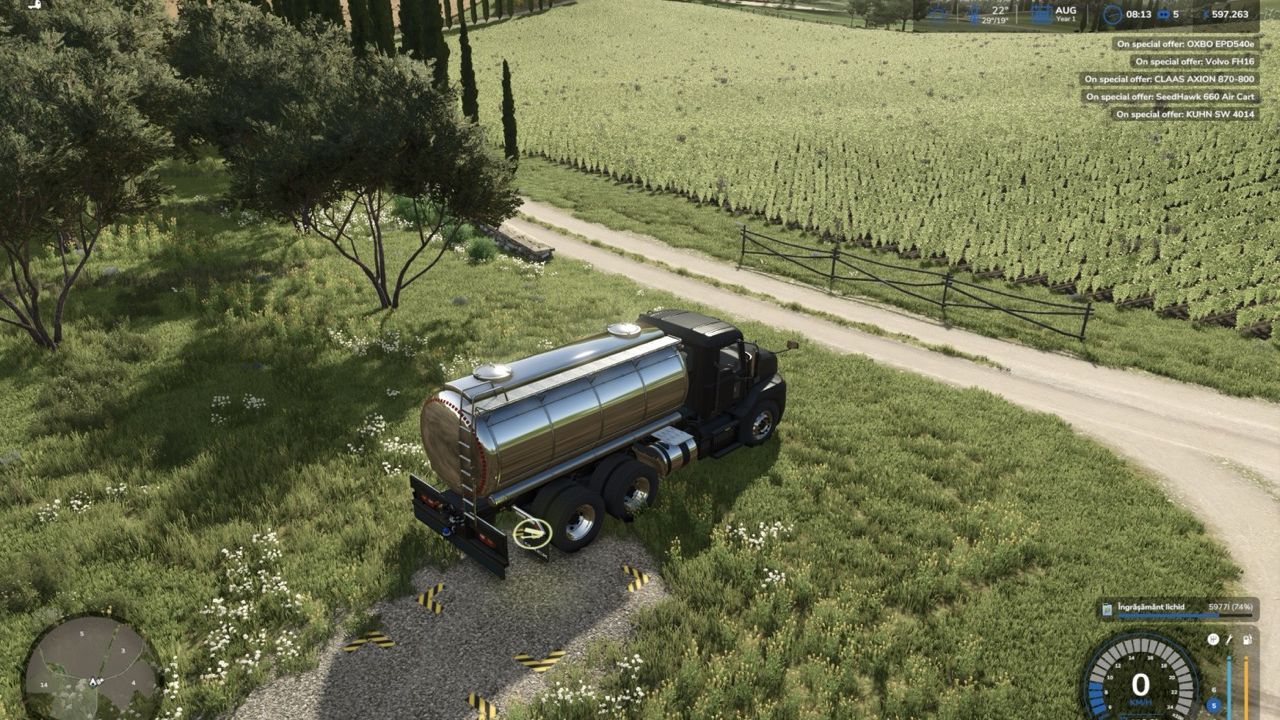Click the clock icon beside 08:13
This screenshot has height=720, width=1280.
[x=1112, y=15]
